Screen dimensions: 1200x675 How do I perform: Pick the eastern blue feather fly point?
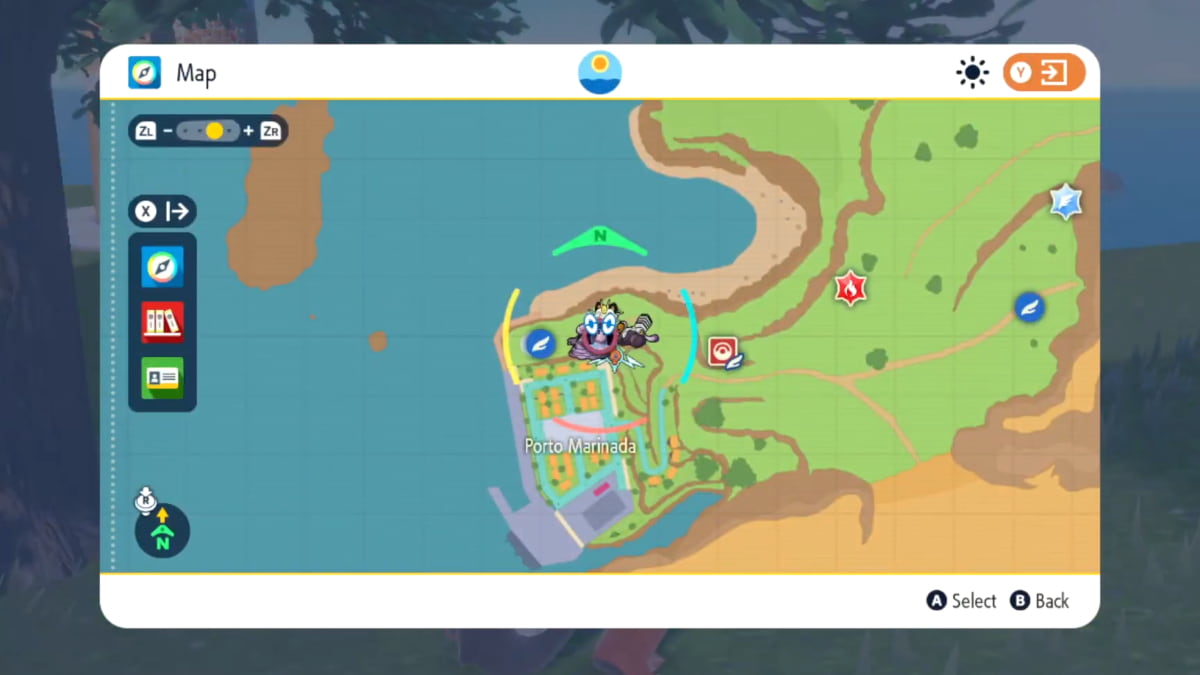click(x=1029, y=307)
